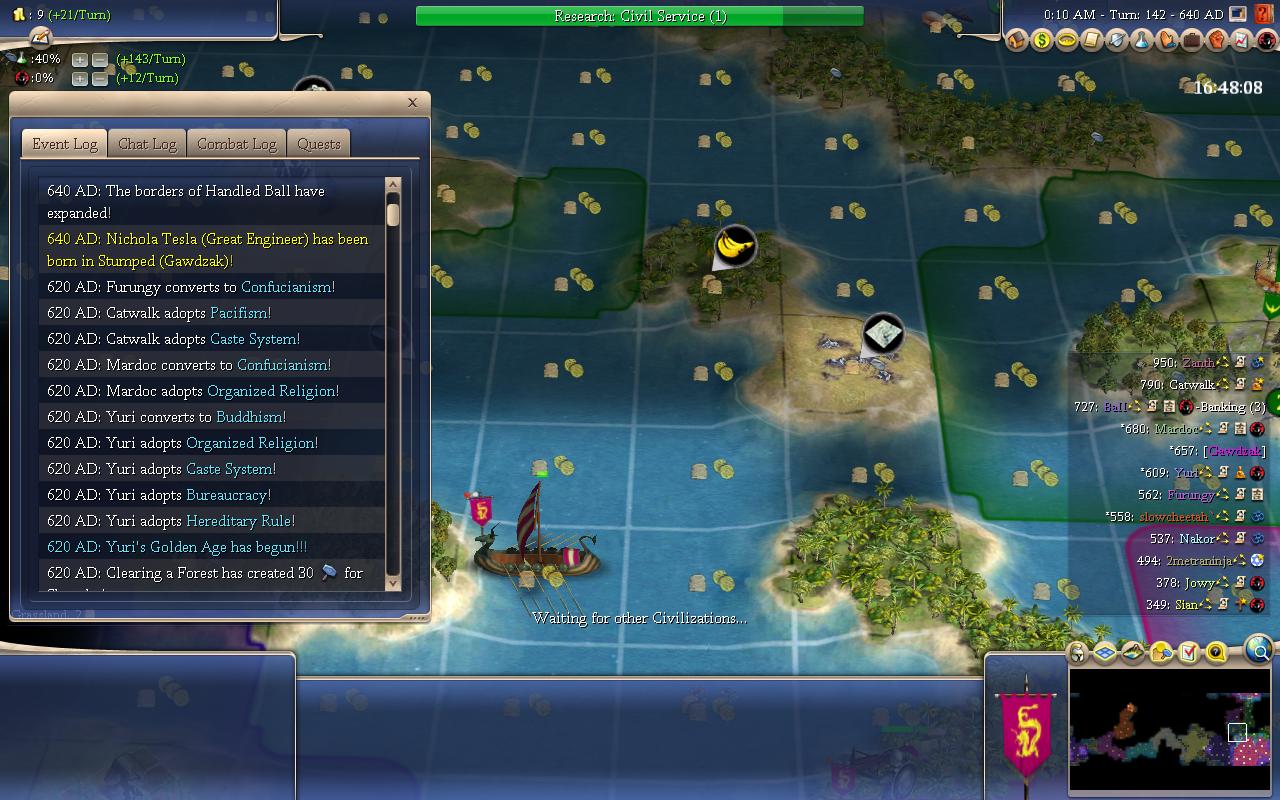Increase the research rate with plus button
The width and height of the screenshot is (1280, 800).
pos(80,59)
